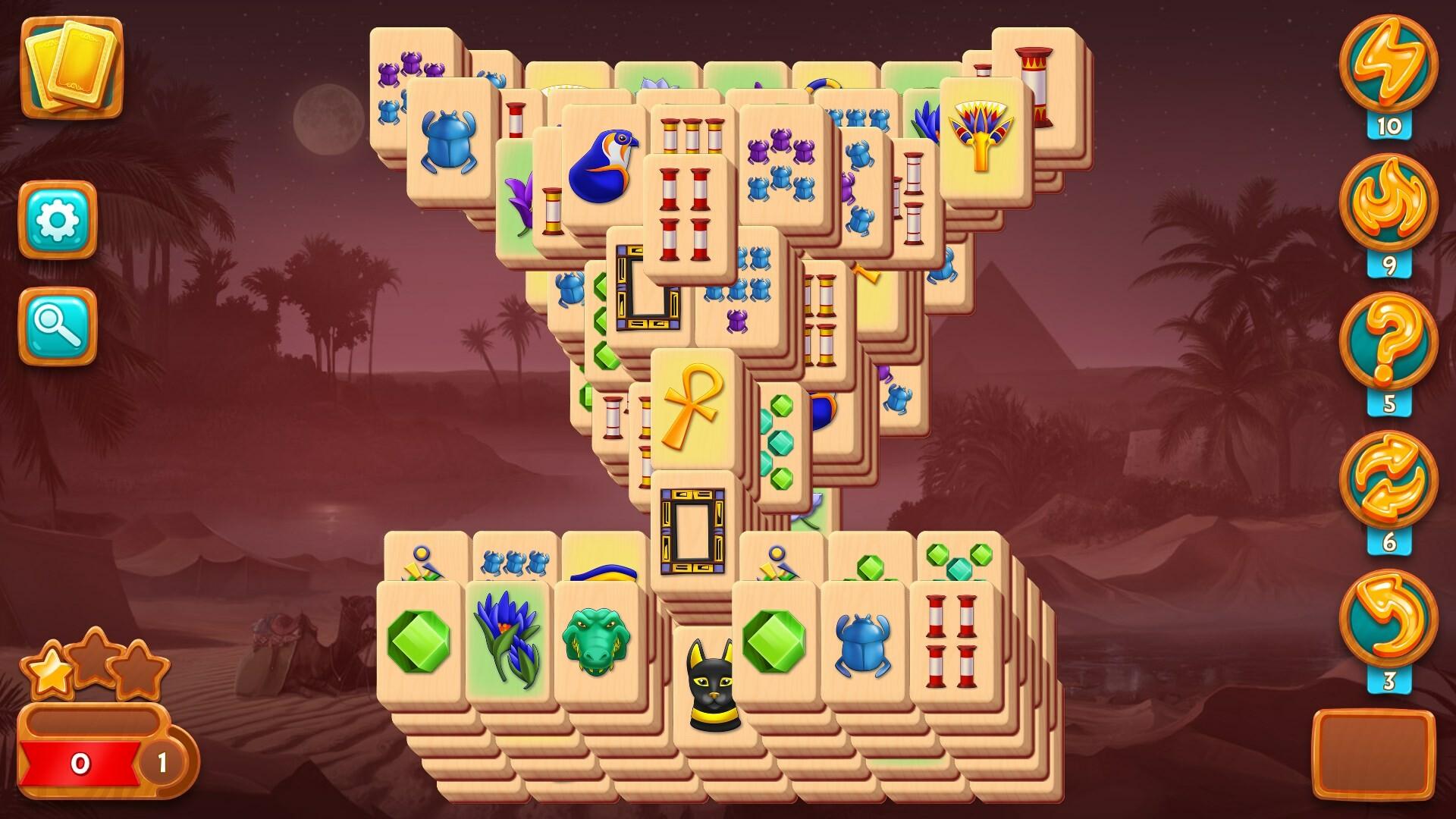
Task: Open the golden tile deck menu
Action: coord(72,68)
